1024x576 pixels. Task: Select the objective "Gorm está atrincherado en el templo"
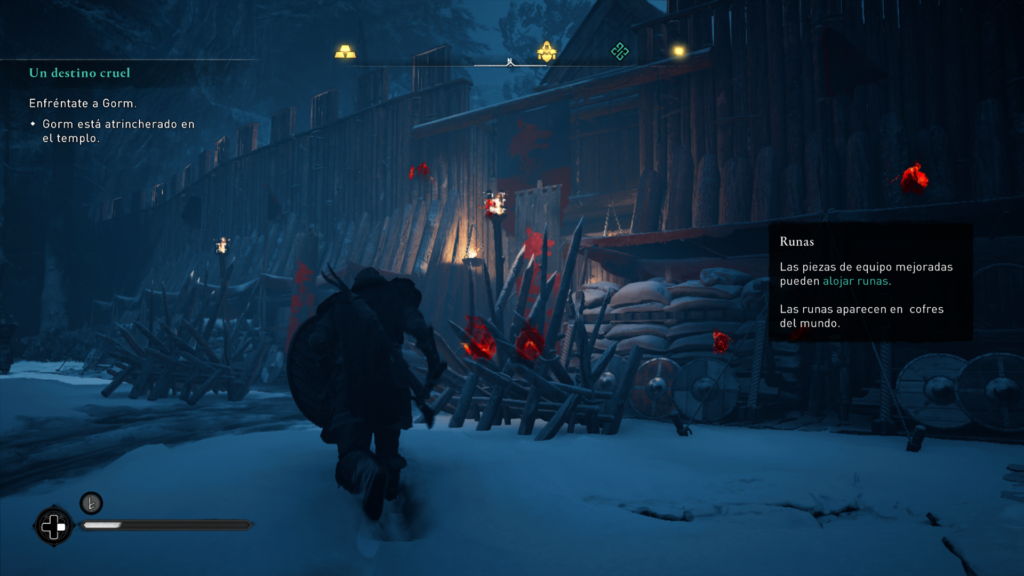(x=118, y=131)
